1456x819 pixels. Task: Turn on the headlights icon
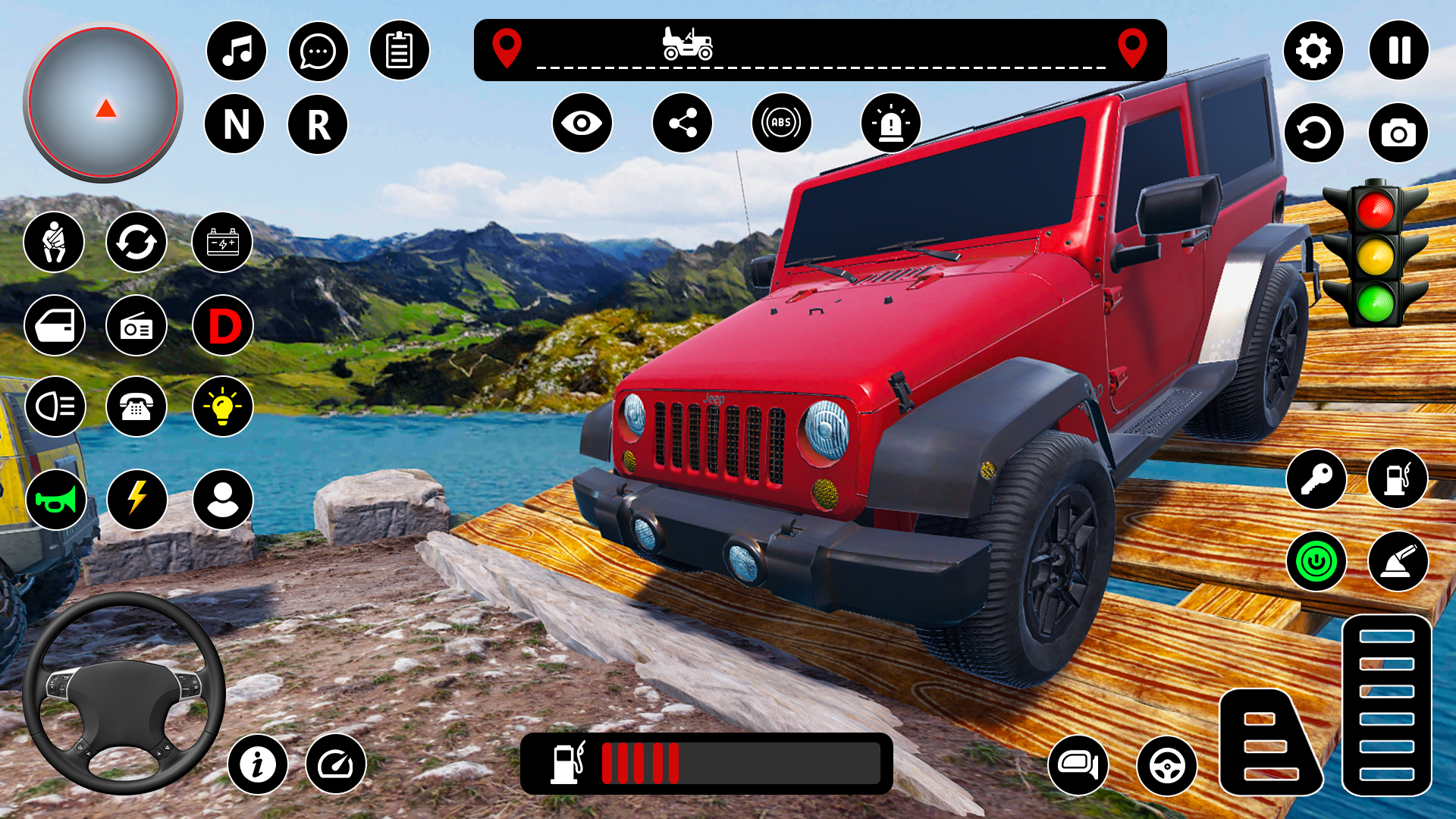coord(55,406)
